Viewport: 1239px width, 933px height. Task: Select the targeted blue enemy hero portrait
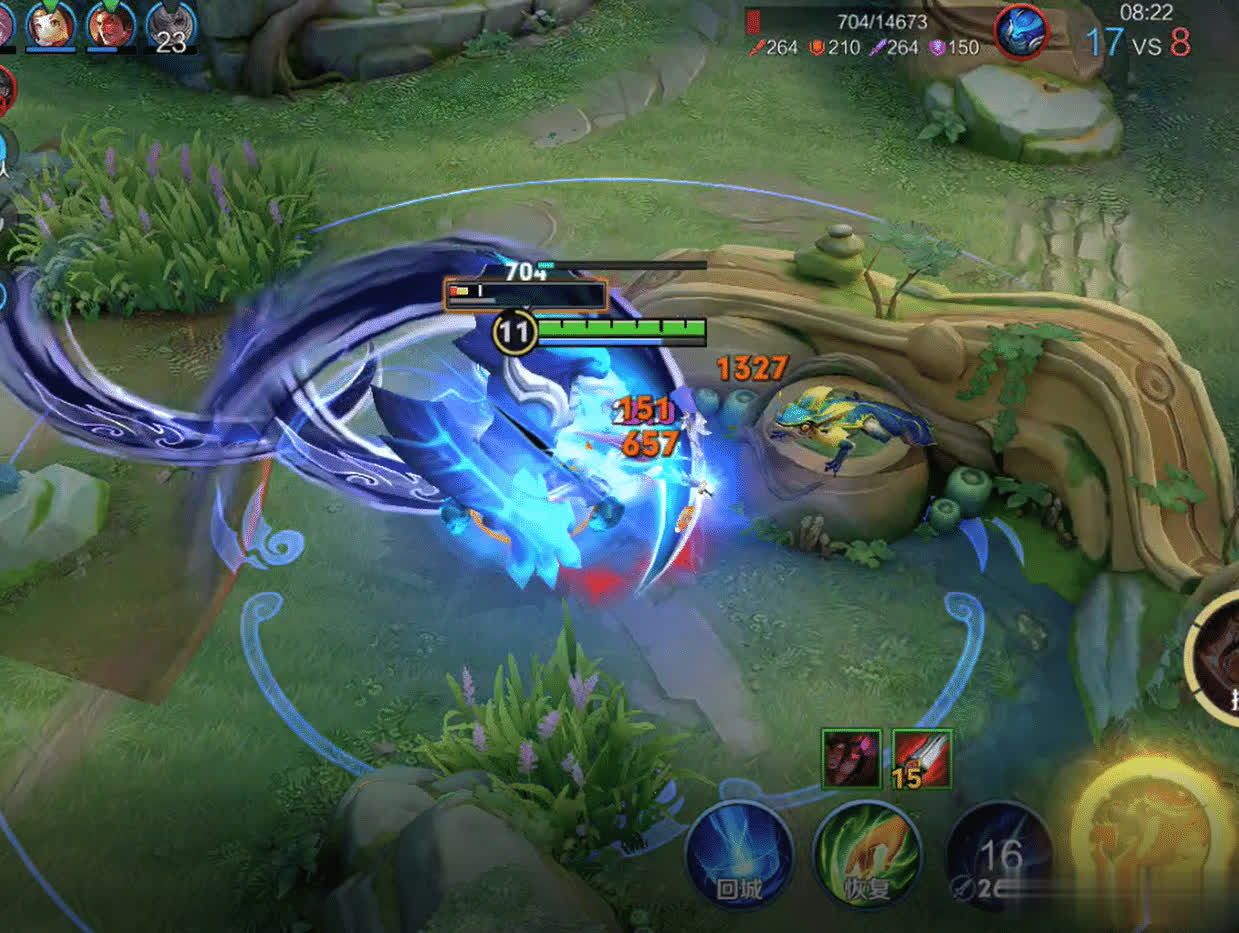coord(1021,30)
